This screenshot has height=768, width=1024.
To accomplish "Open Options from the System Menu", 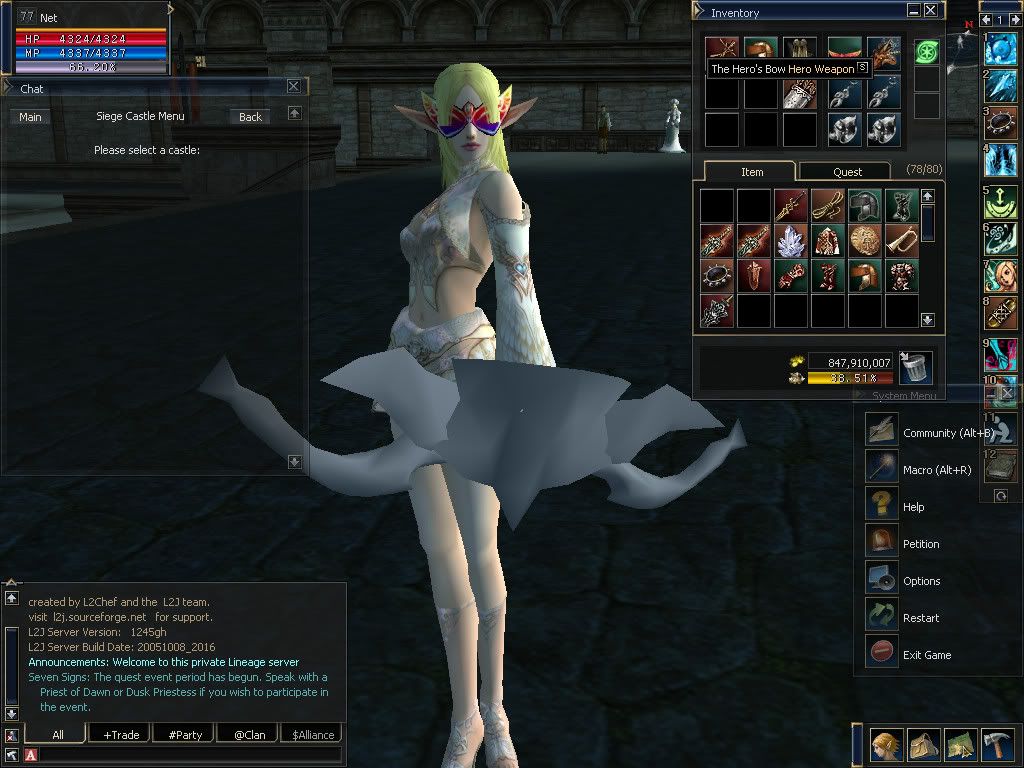I will click(920, 581).
